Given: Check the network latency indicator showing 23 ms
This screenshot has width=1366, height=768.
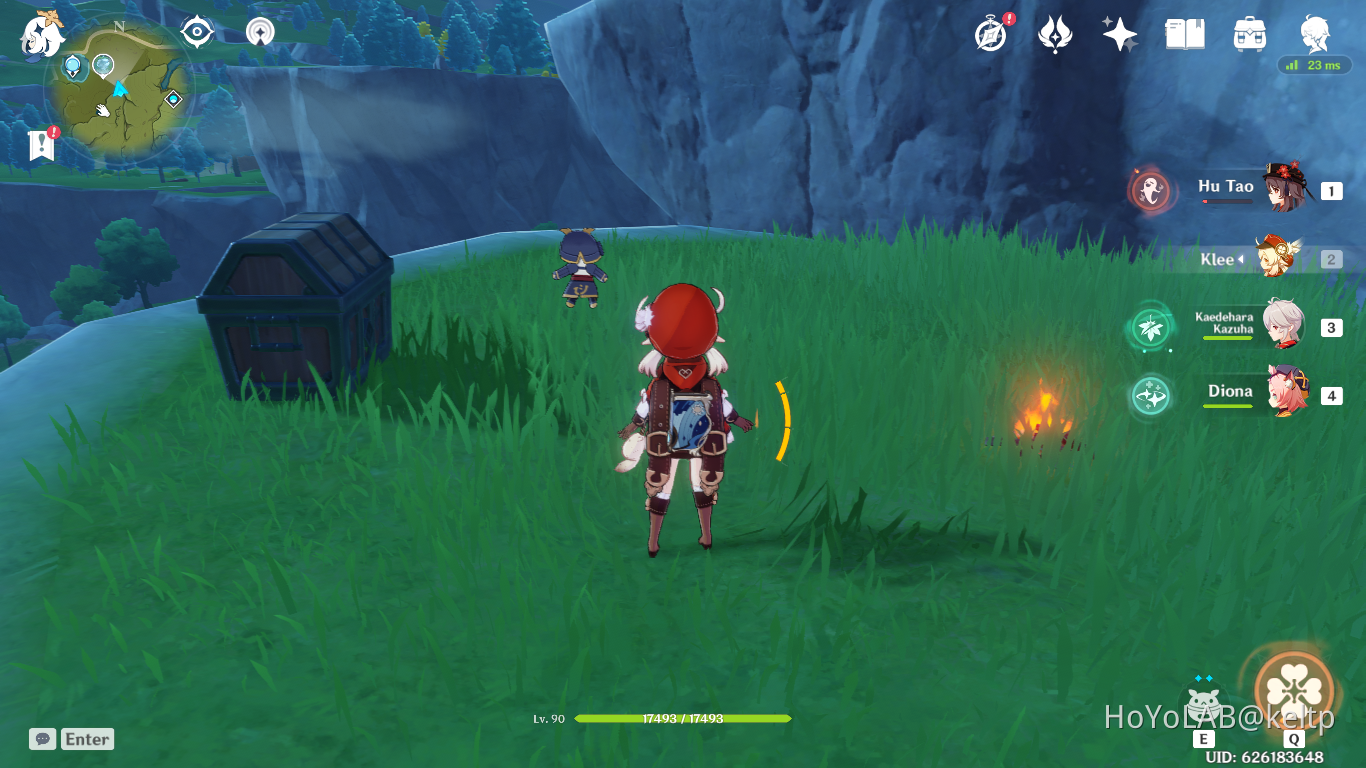Looking at the screenshot, I should pos(1315,65).
